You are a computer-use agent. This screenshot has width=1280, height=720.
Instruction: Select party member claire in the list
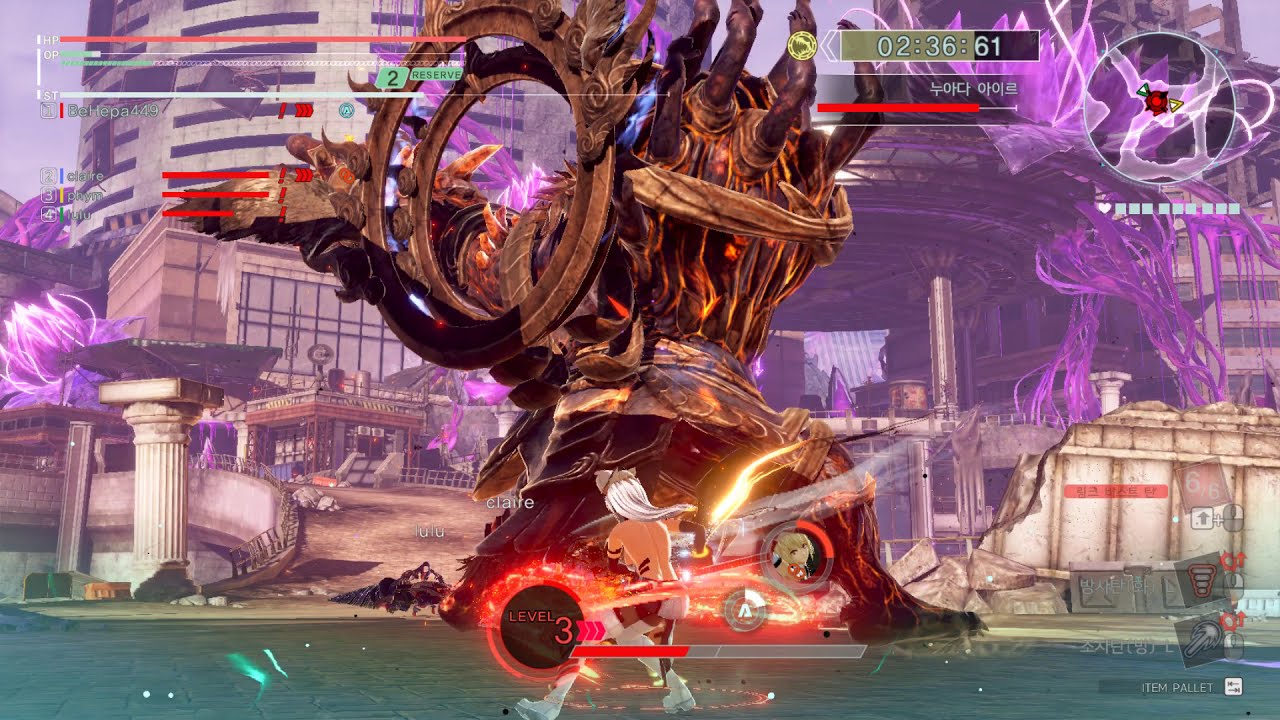coord(86,176)
